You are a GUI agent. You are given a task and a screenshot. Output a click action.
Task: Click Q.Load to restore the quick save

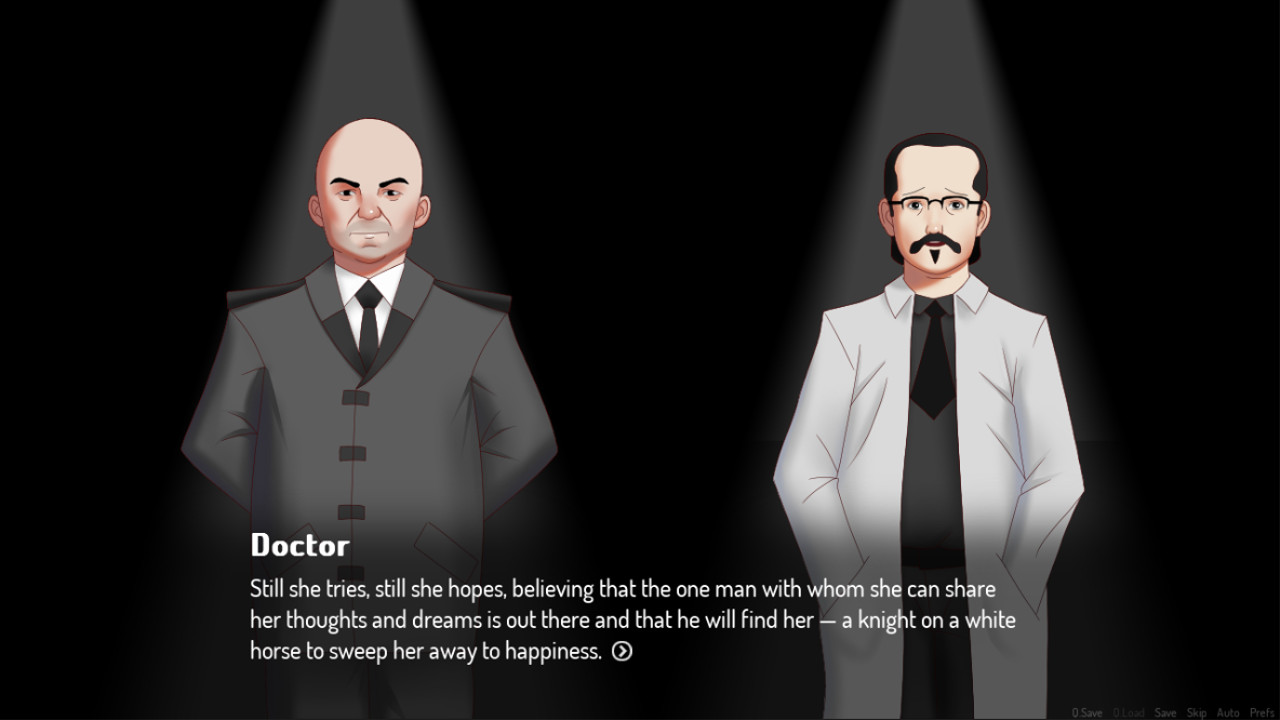[1128, 712]
